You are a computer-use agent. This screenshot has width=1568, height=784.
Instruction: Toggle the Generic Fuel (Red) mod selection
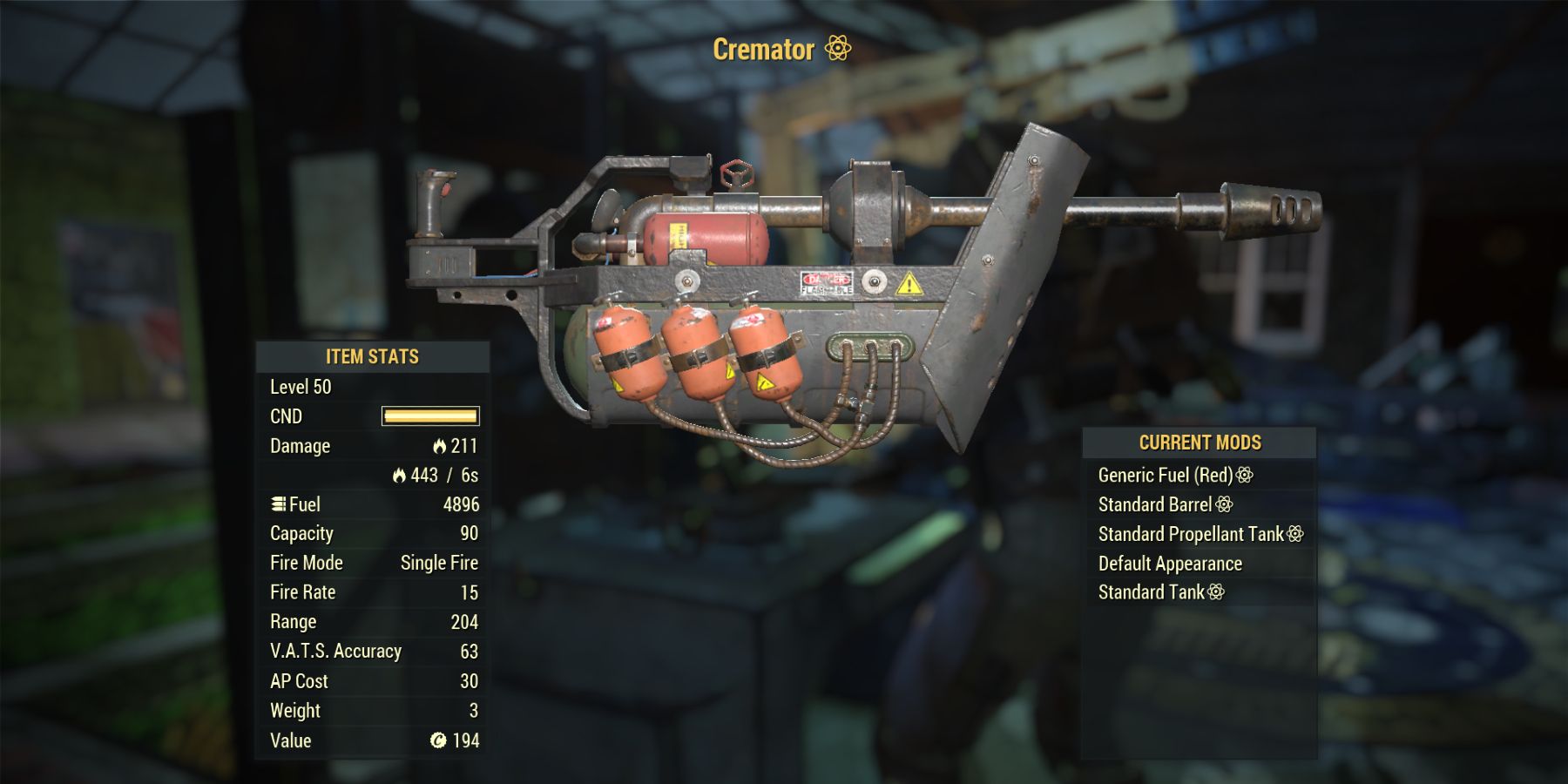click(1167, 475)
